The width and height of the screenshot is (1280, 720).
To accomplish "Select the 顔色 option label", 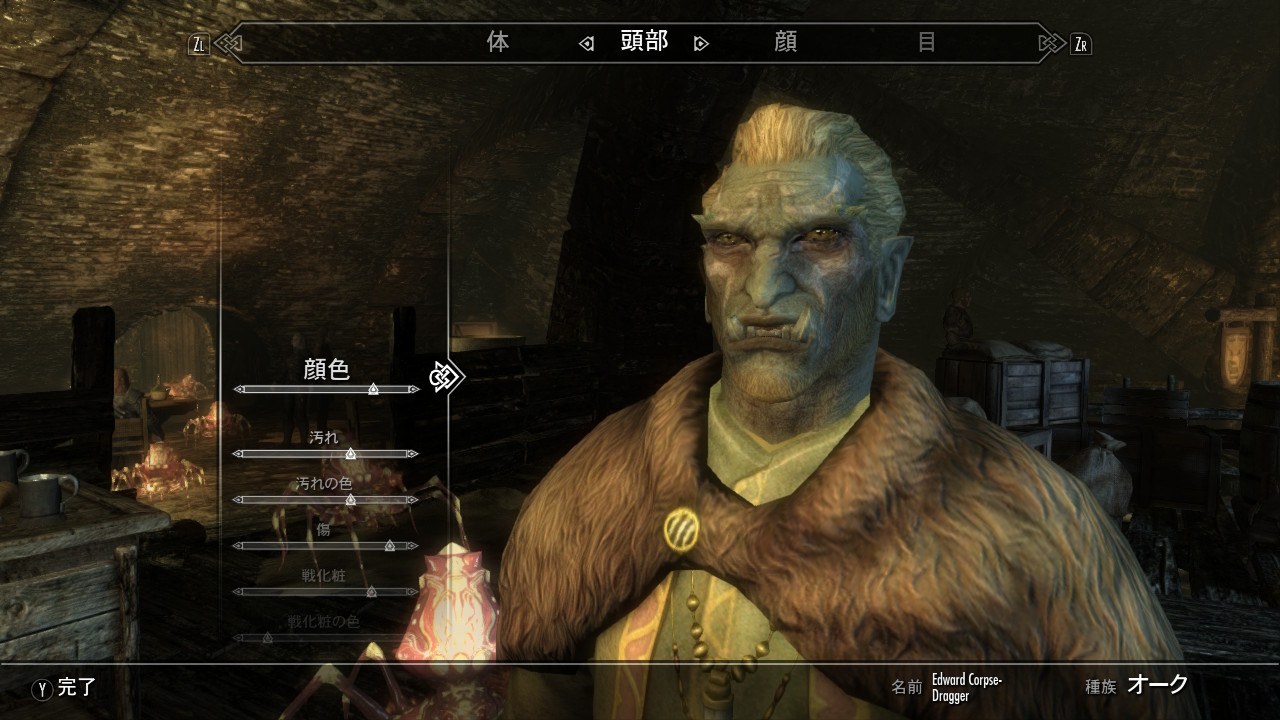I will pyautogui.click(x=326, y=369).
